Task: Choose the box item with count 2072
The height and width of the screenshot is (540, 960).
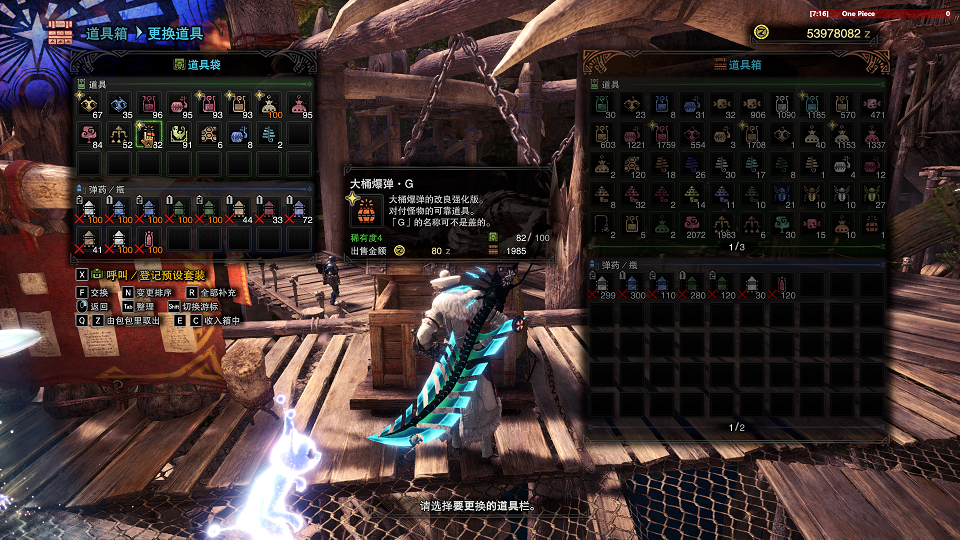Action: coord(692,225)
